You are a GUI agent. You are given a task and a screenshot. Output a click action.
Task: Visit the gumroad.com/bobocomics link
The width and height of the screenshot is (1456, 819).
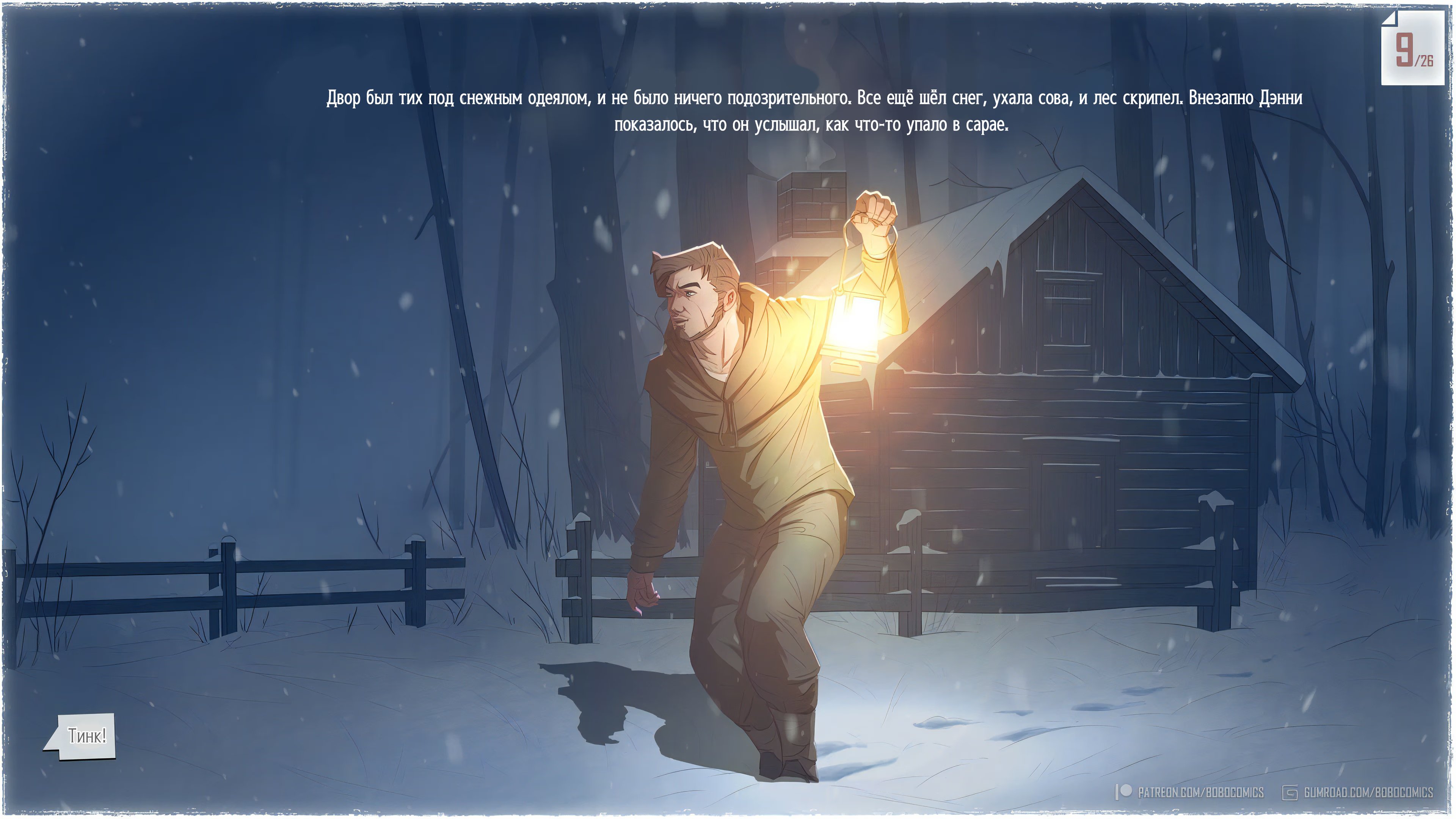tap(1367, 792)
